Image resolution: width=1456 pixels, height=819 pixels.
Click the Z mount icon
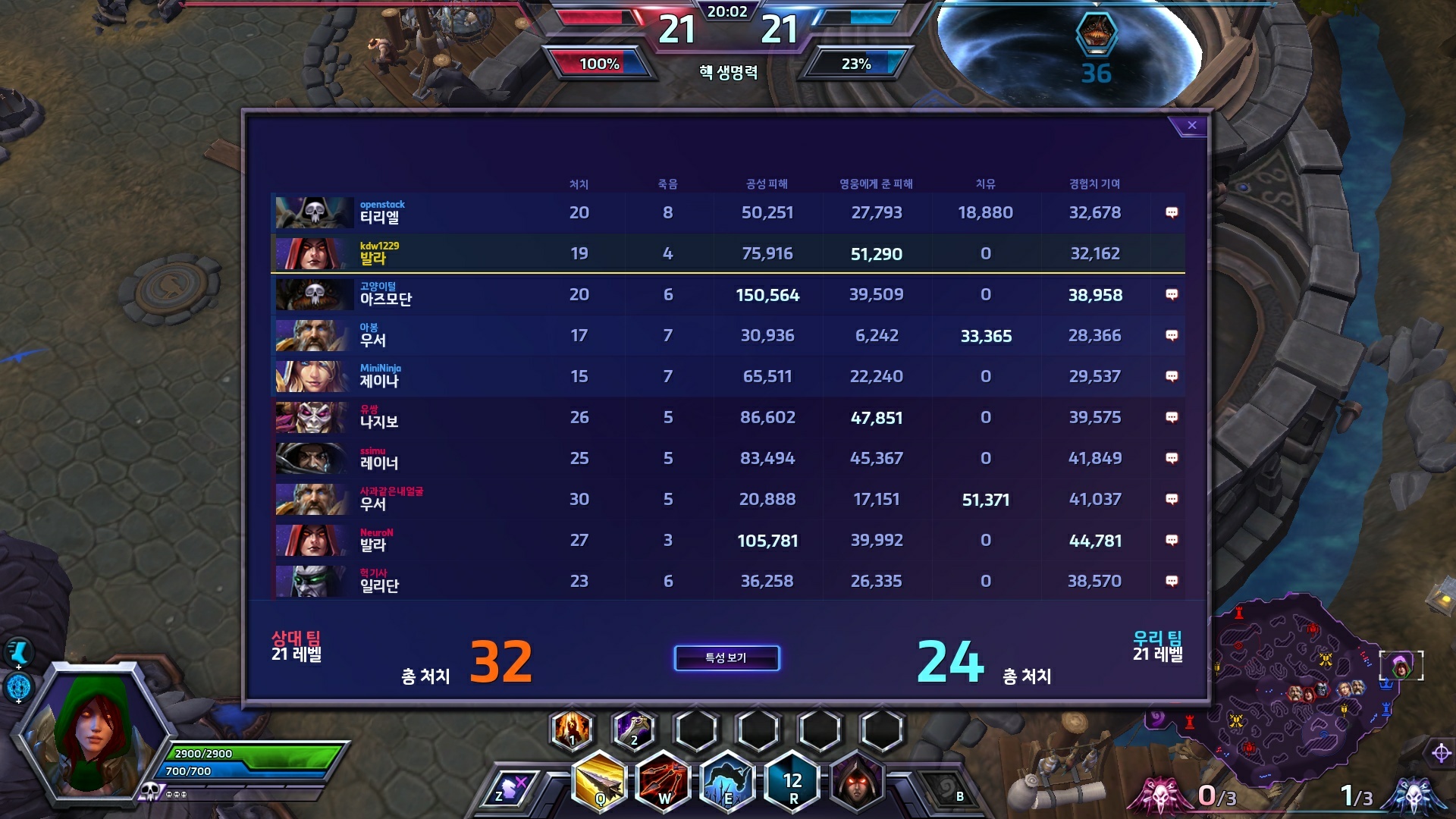(x=510, y=790)
